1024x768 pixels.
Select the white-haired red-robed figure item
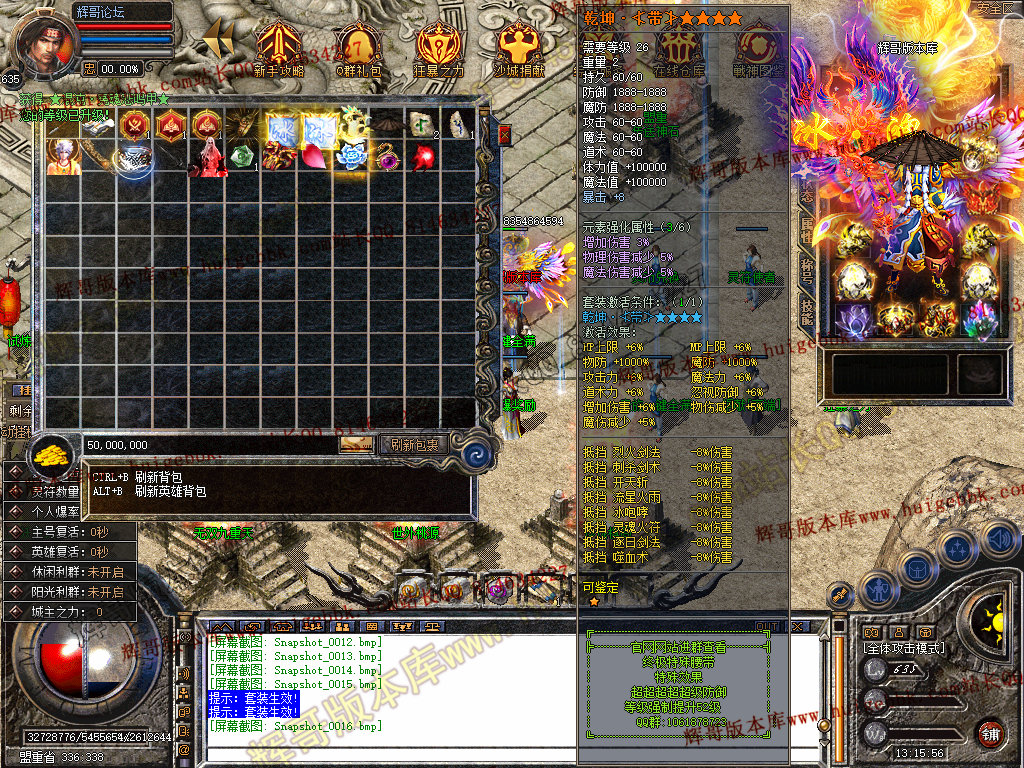208,158
